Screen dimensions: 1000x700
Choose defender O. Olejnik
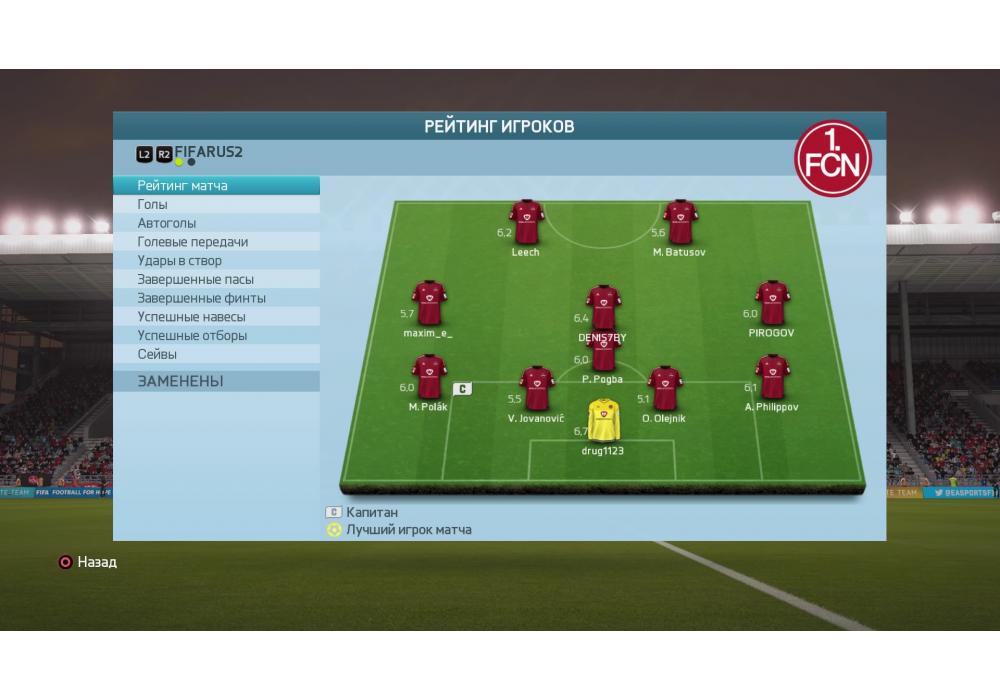coord(664,389)
